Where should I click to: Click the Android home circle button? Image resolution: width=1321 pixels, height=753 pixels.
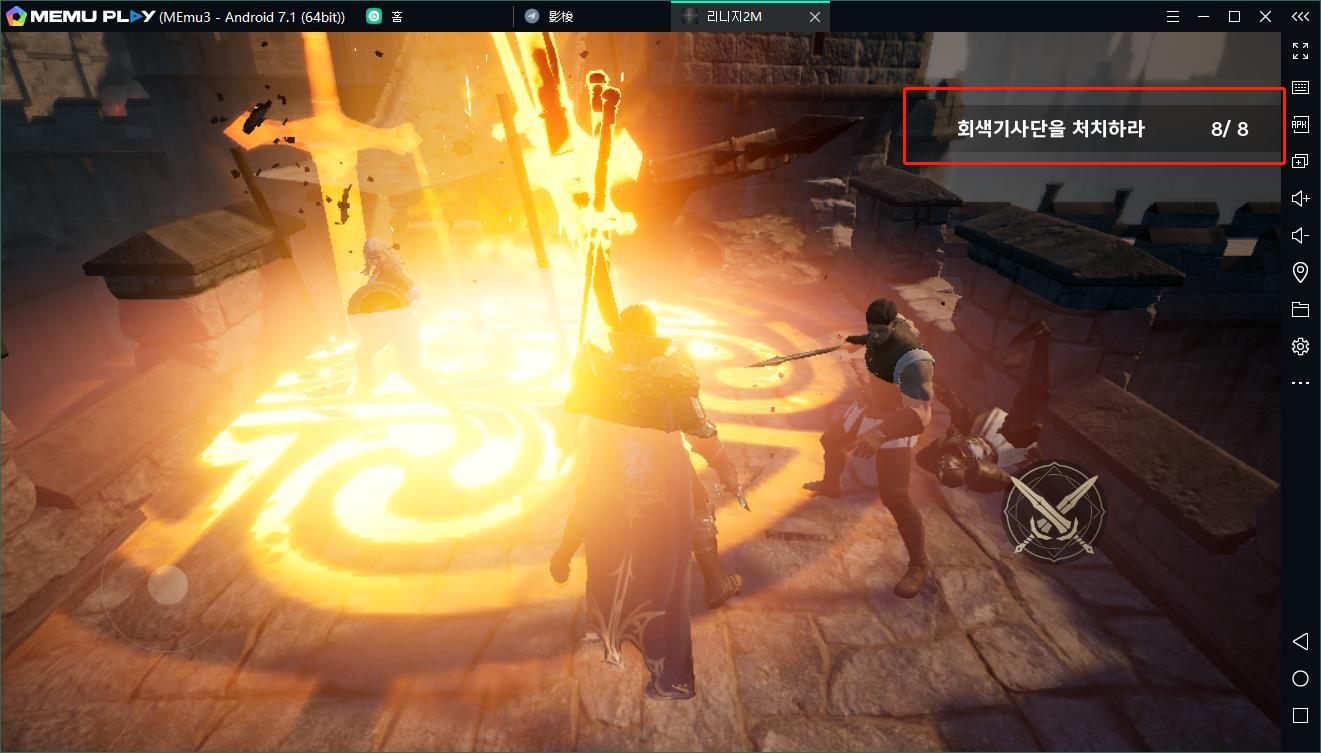(x=1300, y=679)
